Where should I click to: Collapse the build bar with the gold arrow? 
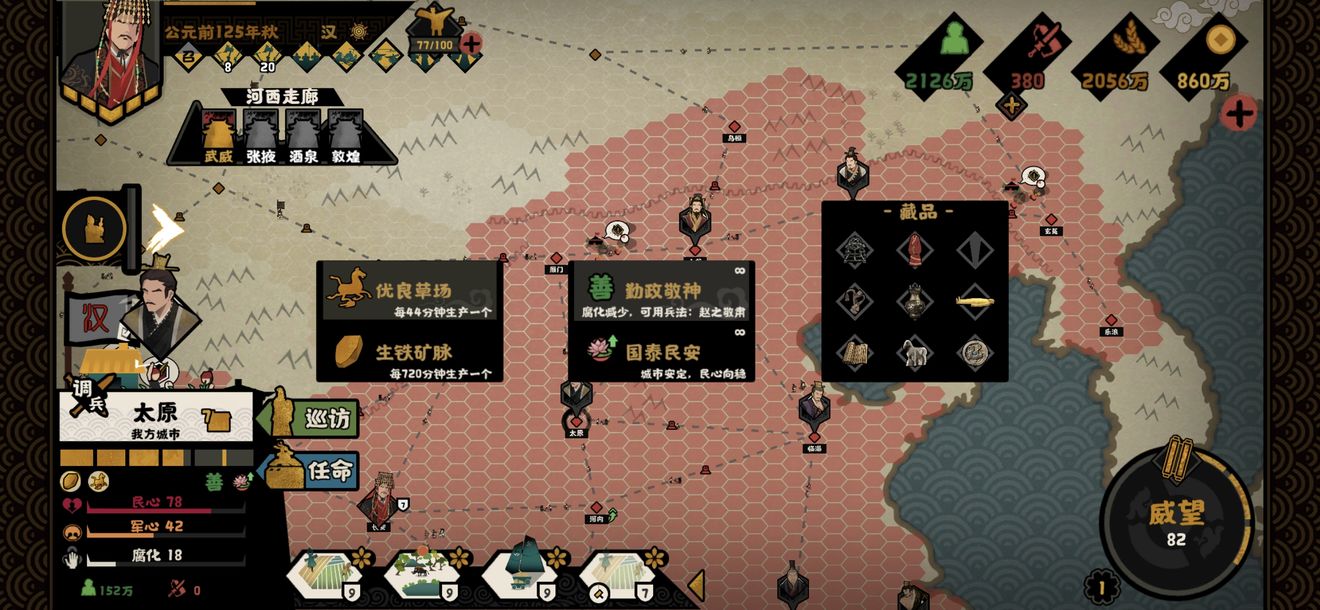click(696, 585)
